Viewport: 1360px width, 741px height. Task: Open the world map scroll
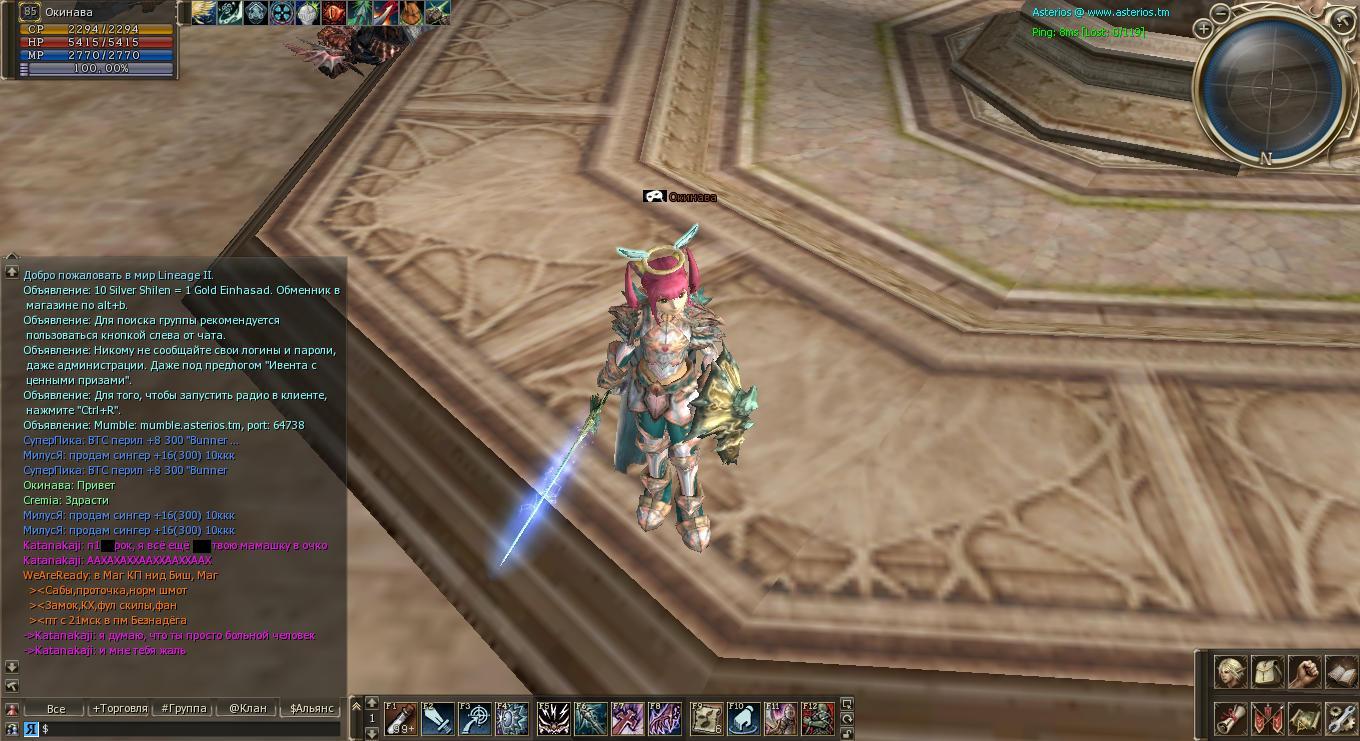coord(1304,718)
